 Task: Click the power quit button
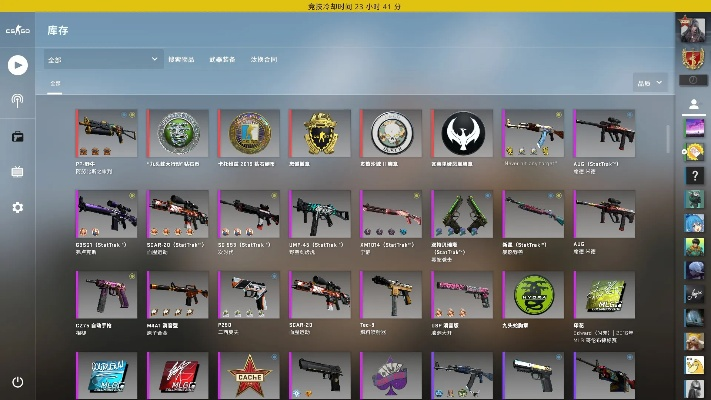pyautogui.click(x=17, y=382)
